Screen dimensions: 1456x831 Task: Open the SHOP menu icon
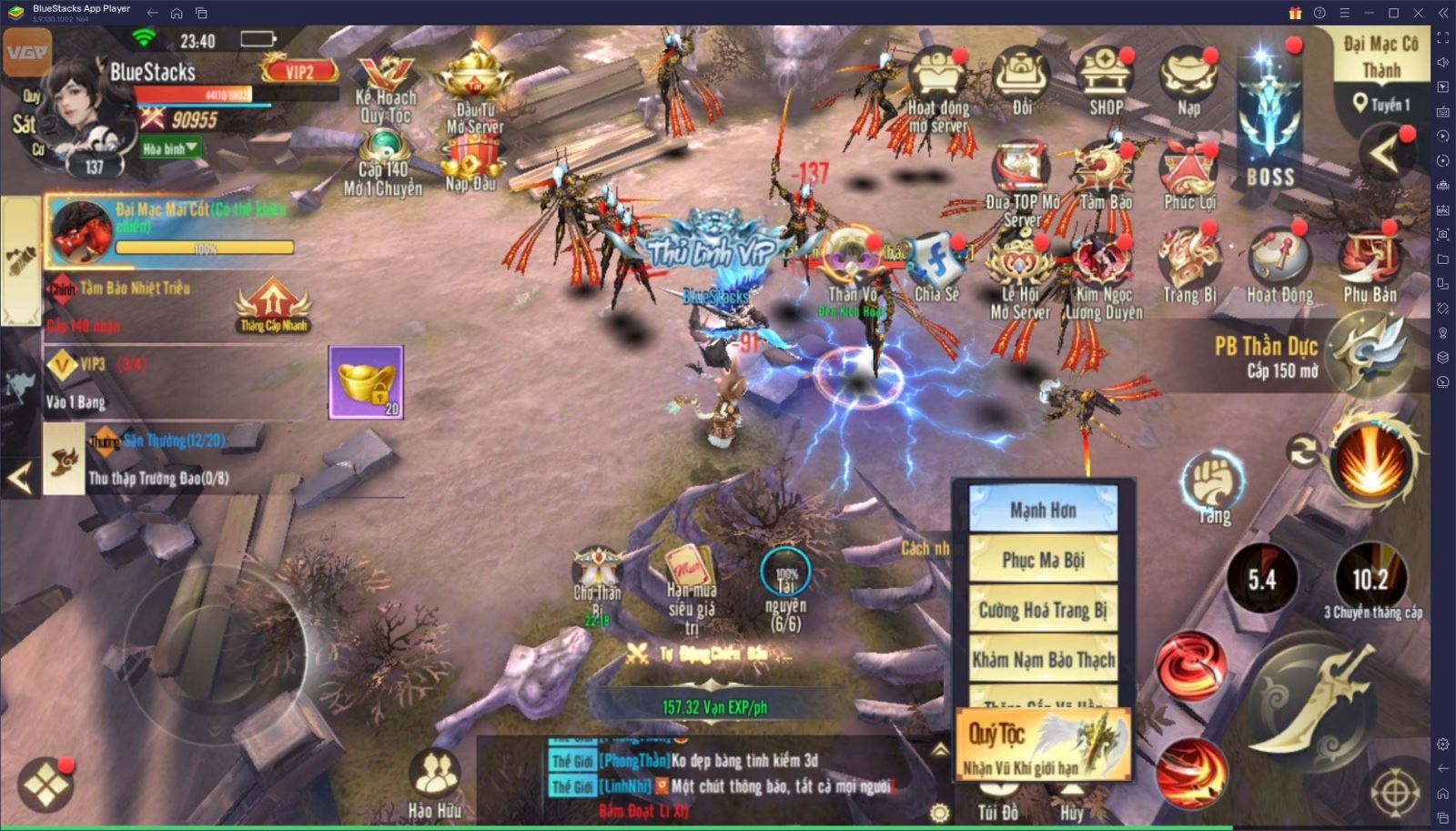tap(1105, 83)
